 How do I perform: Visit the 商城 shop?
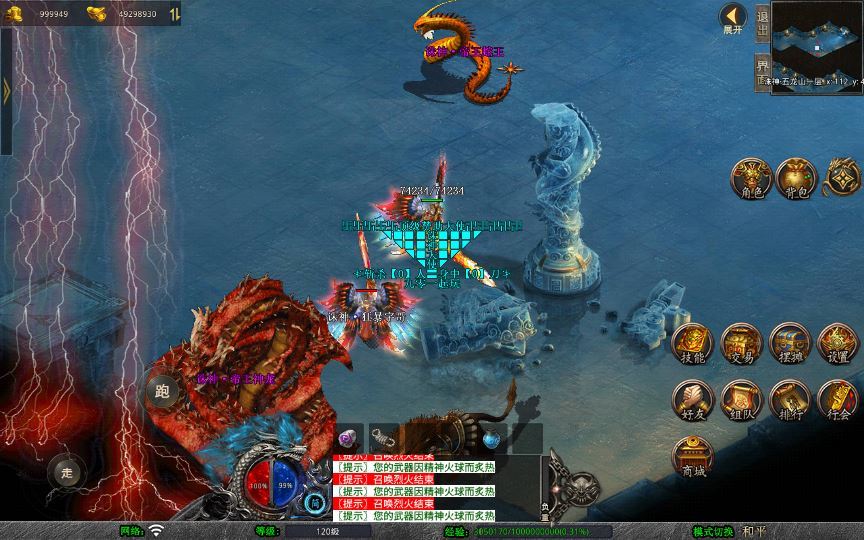[692, 457]
